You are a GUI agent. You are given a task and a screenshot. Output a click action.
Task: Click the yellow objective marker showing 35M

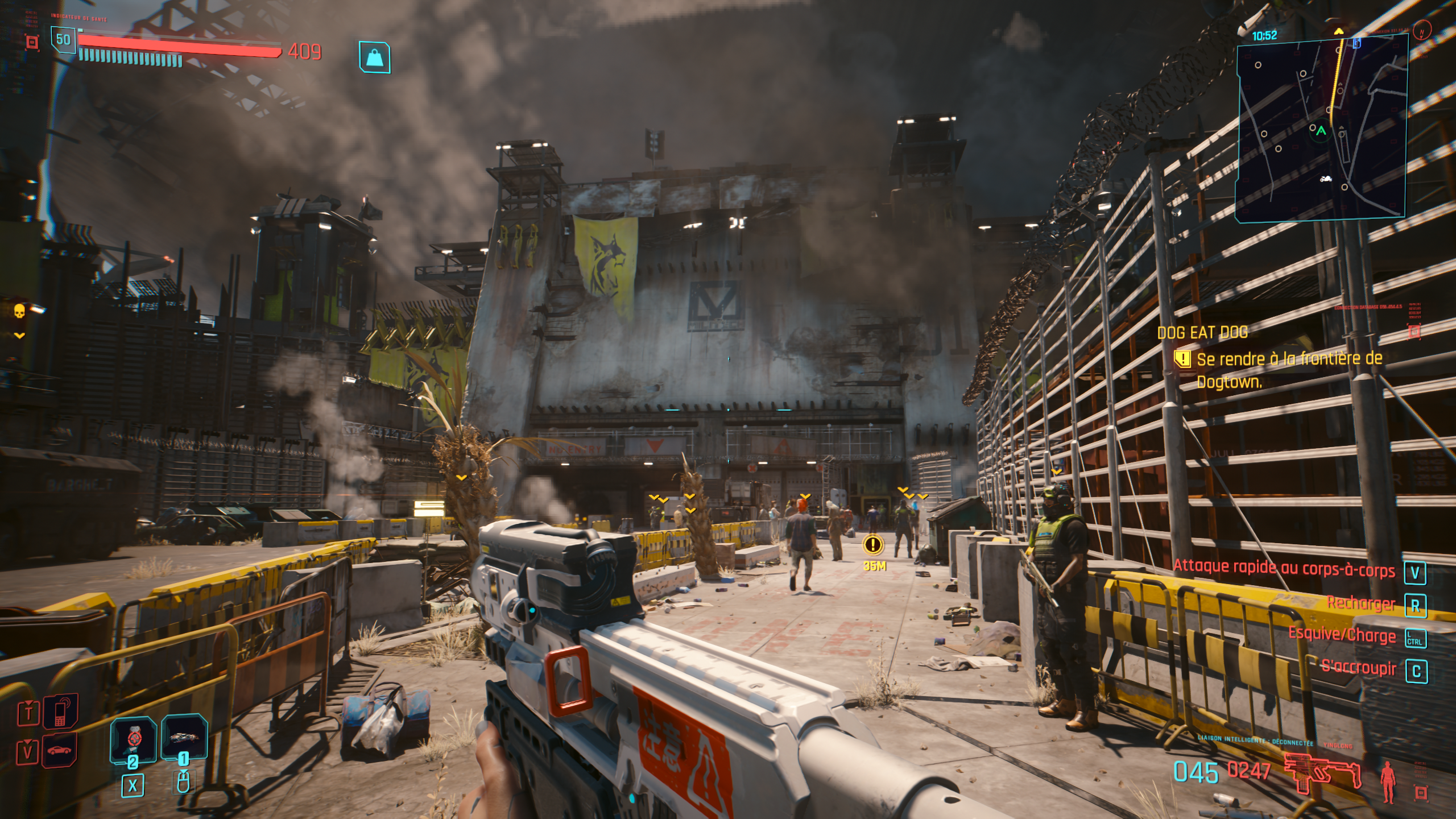(x=872, y=545)
